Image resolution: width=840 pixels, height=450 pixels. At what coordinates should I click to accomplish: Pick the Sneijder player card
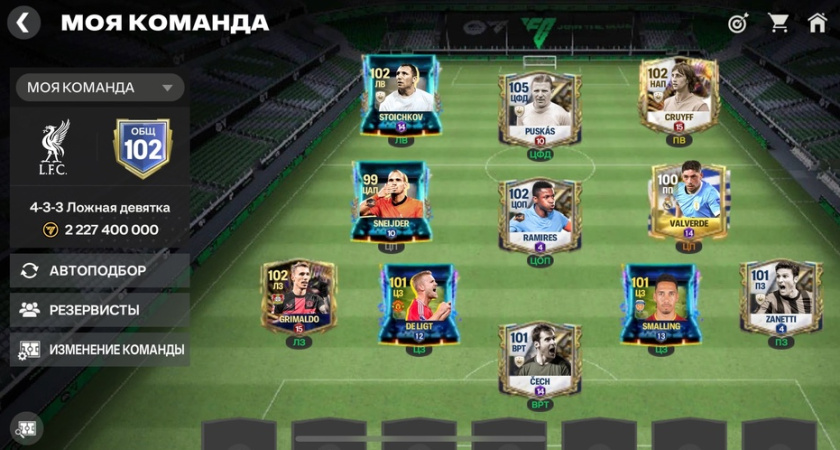click(x=391, y=202)
